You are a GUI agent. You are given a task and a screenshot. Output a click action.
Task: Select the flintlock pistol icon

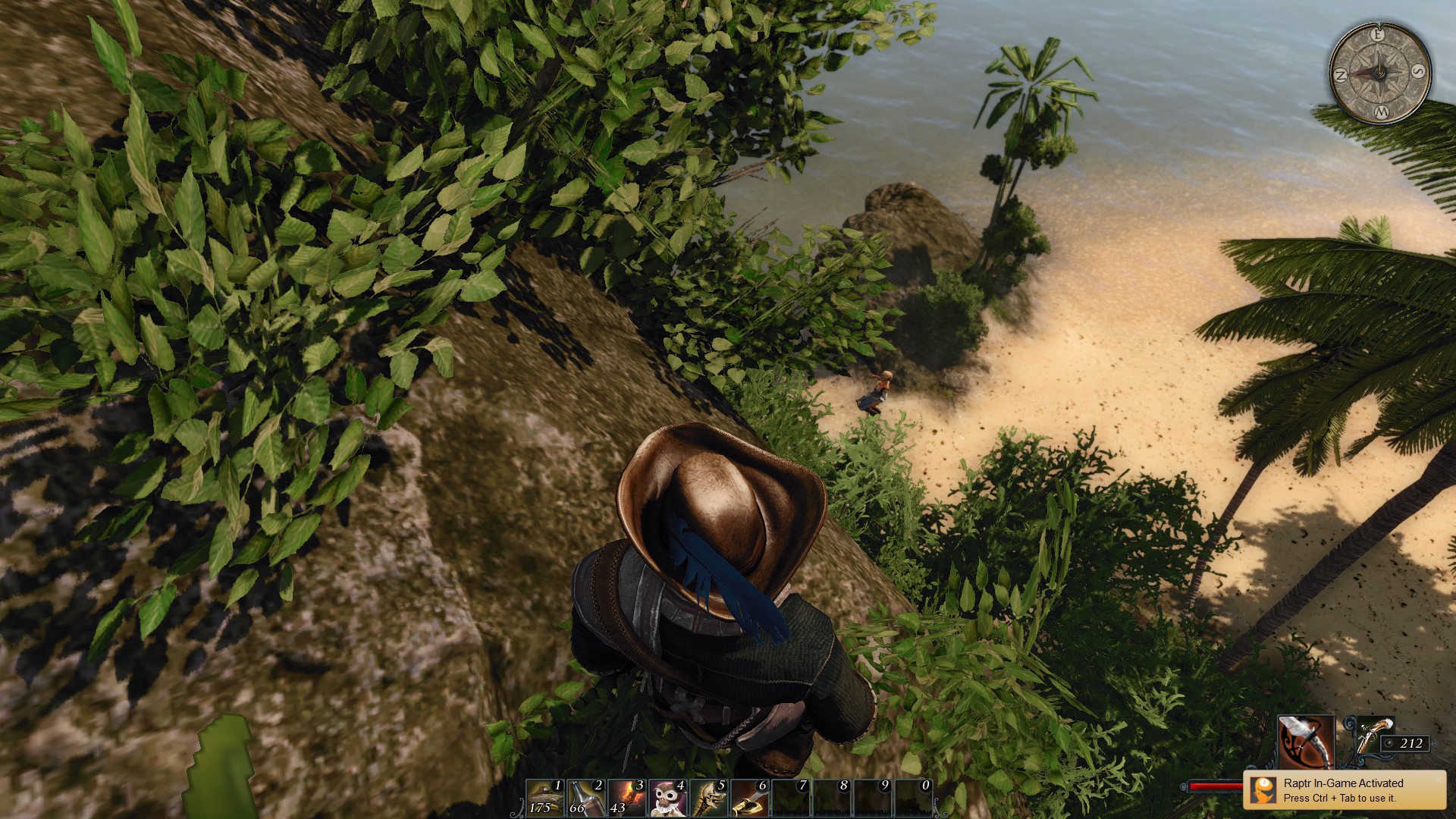click(x=1374, y=736)
